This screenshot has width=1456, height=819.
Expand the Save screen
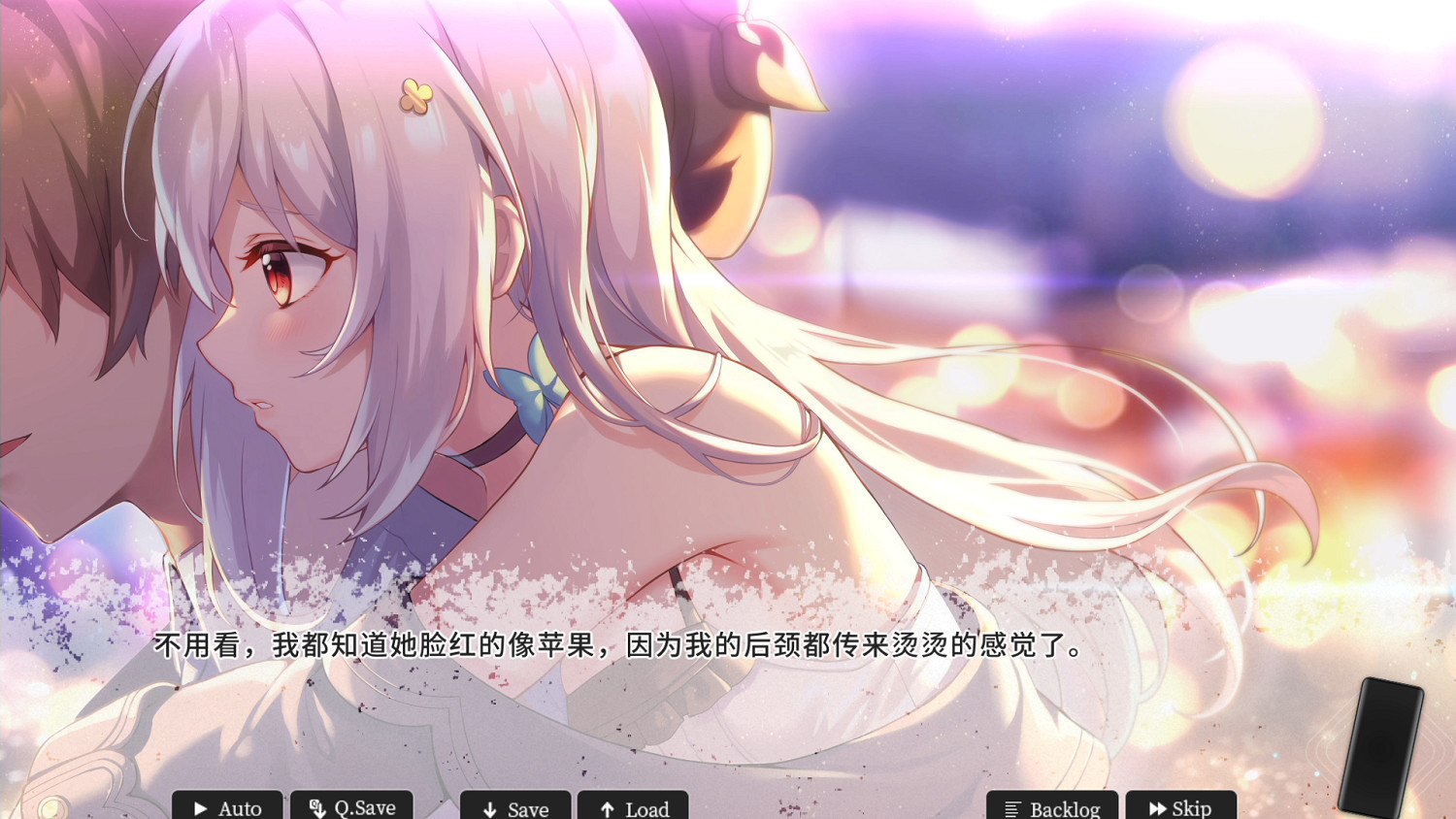514,808
